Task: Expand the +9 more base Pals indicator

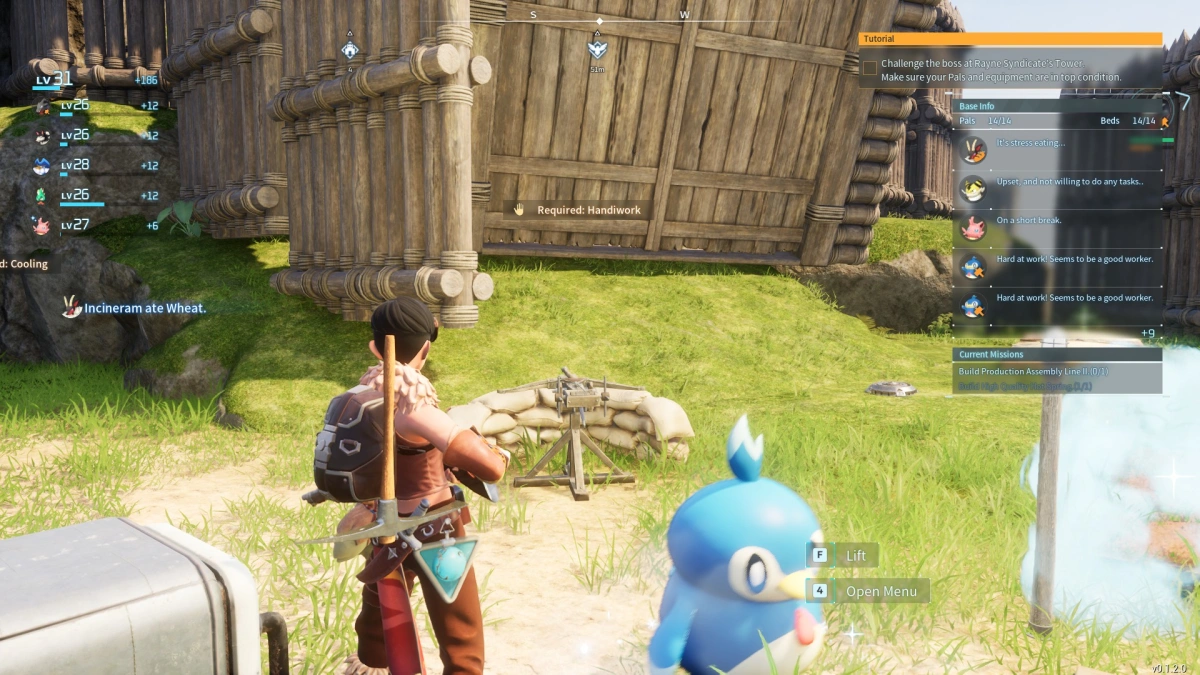Action: (x=1147, y=333)
